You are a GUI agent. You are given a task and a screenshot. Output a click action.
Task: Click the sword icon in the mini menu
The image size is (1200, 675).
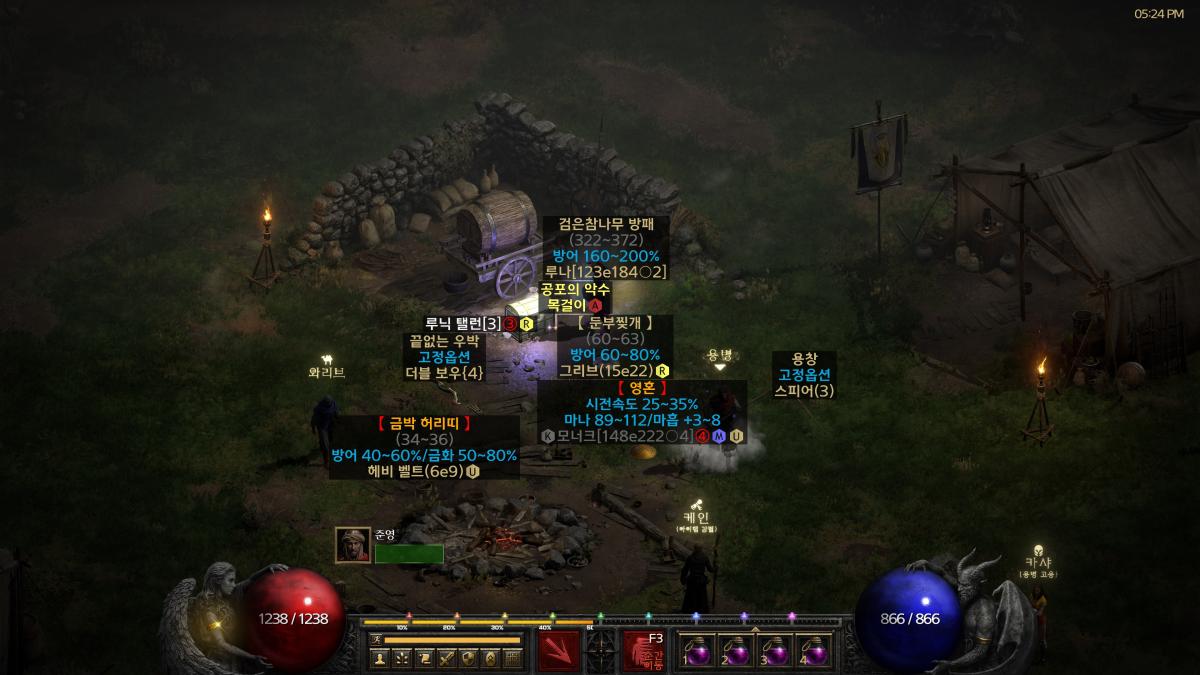pos(446,658)
